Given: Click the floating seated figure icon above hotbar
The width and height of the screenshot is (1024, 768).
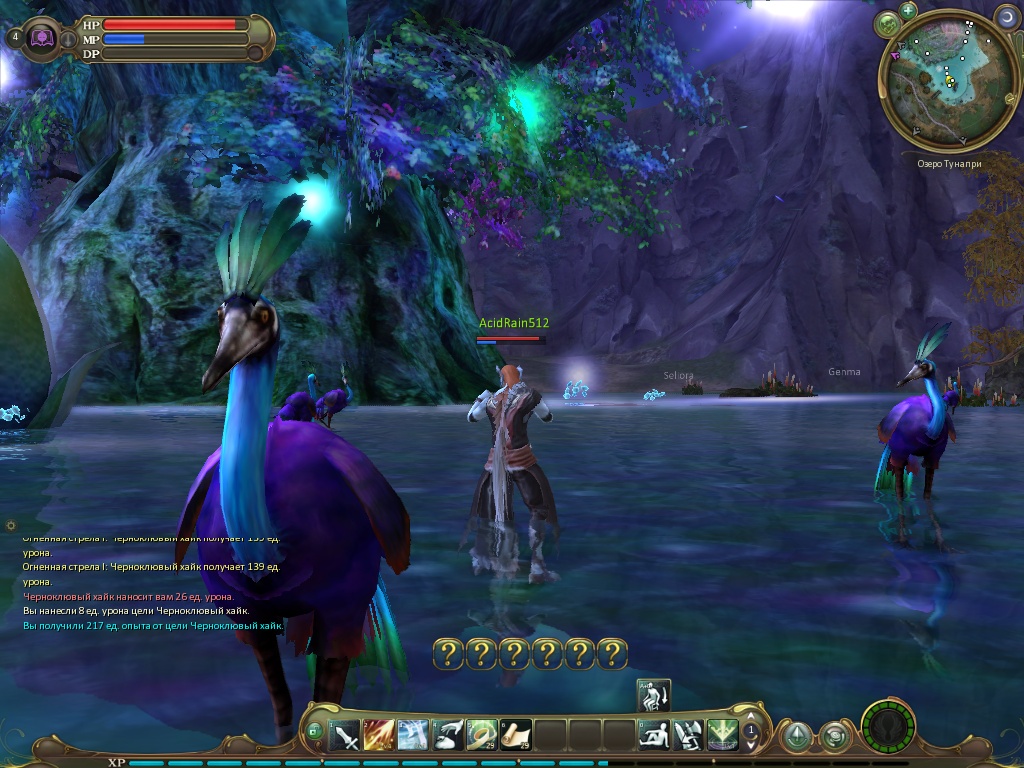Looking at the screenshot, I should [x=654, y=695].
